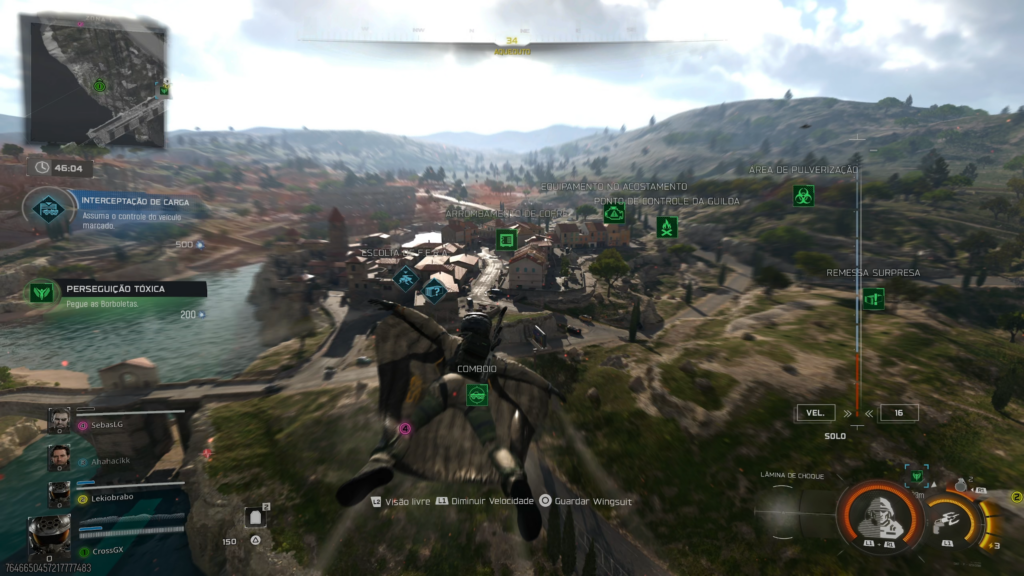The height and width of the screenshot is (576, 1024).
Task: Select the blue question-mark diamond marker
Action: (434, 291)
